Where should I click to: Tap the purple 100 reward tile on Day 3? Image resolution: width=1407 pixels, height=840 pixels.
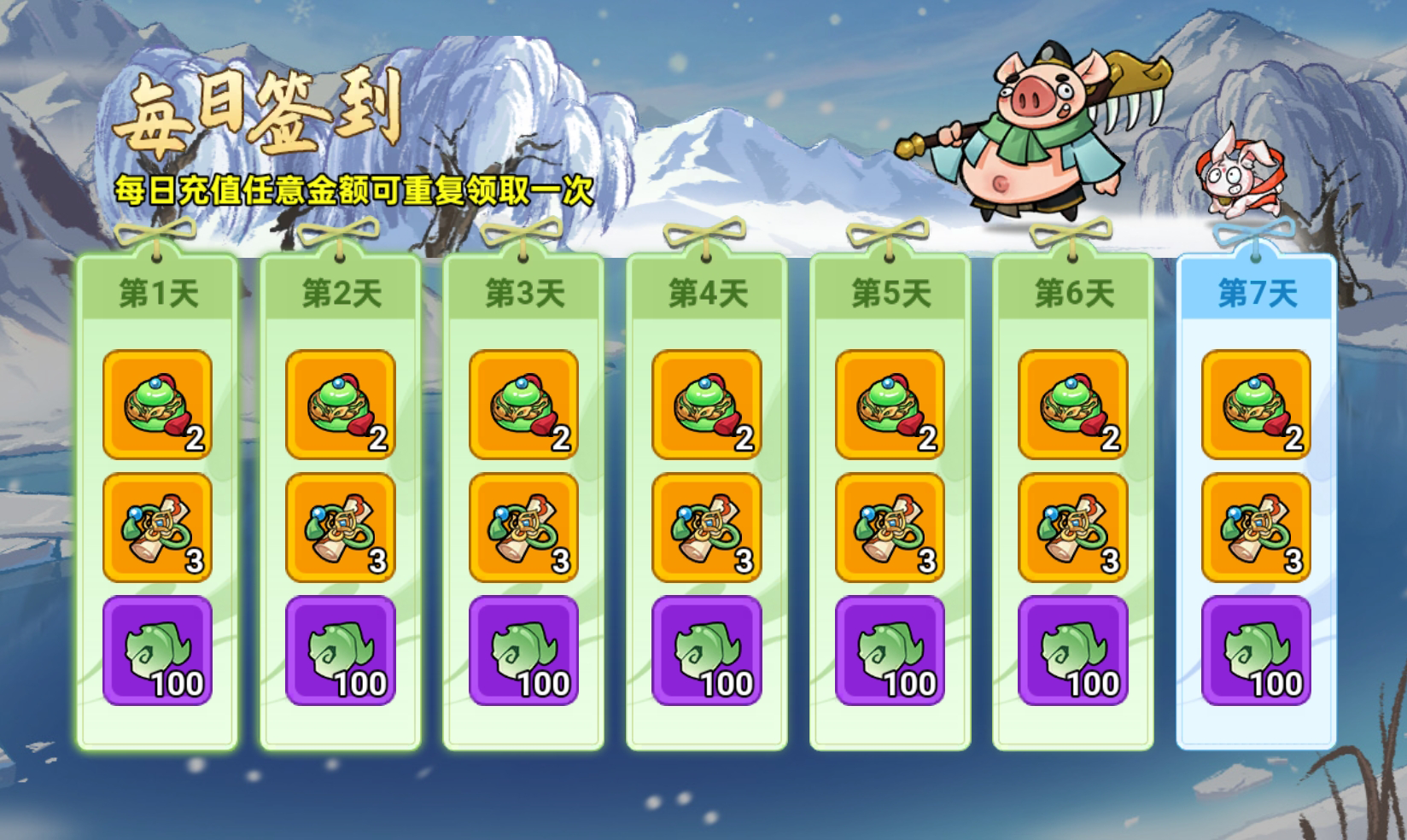tap(523, 650)
